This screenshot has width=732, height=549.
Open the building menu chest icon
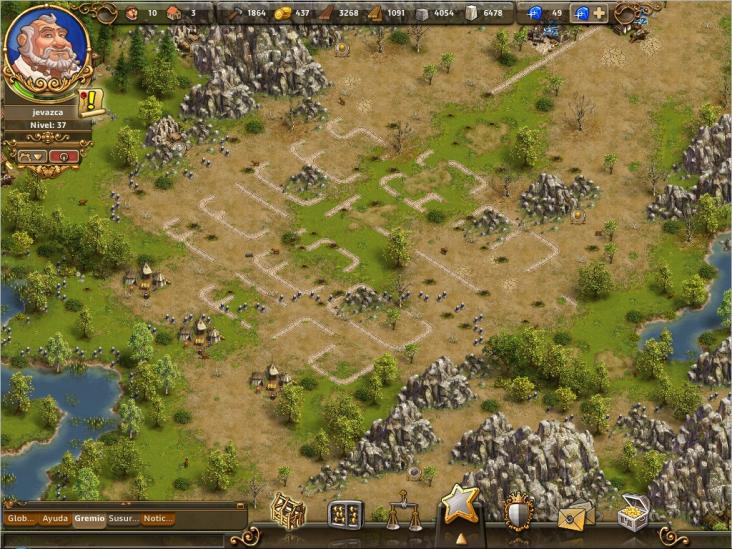[288, 510]
